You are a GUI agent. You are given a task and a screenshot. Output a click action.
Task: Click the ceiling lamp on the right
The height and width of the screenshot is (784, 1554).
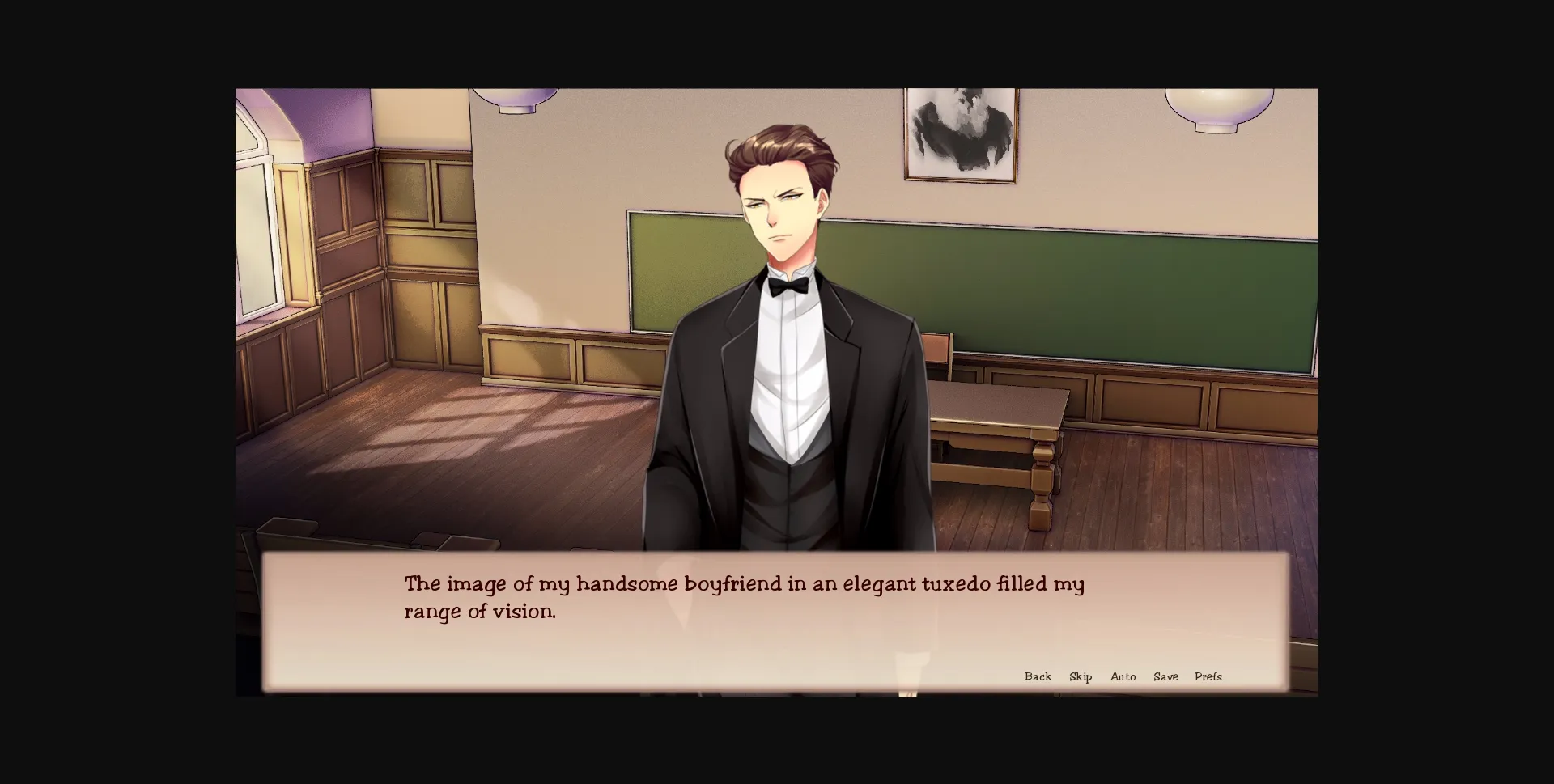click(x=1214, y=101)
